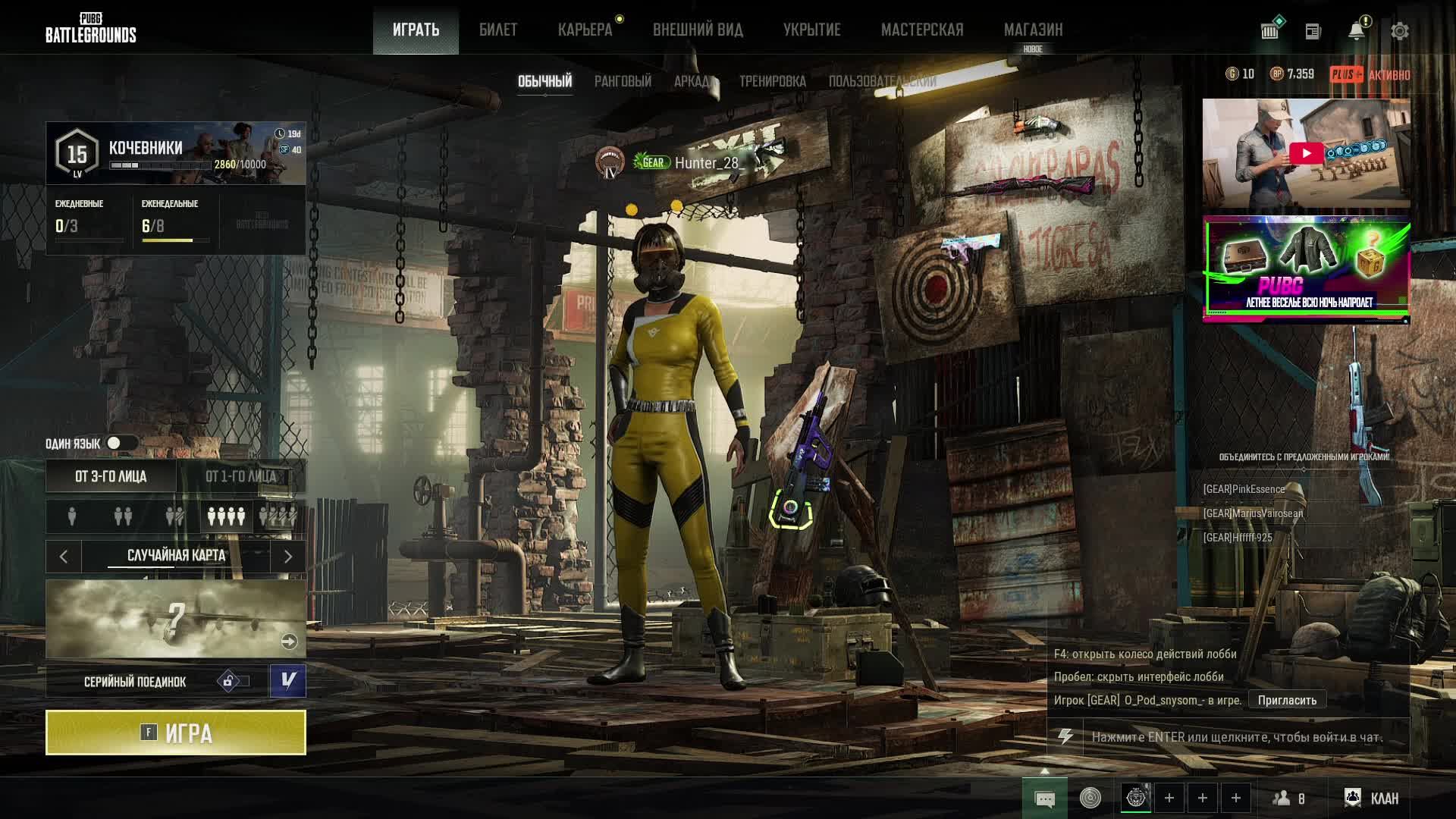The height and width of the screenshot is (819, 1456).
Task: Play the YouTube video thumbnail
Action: point(1306,153)
